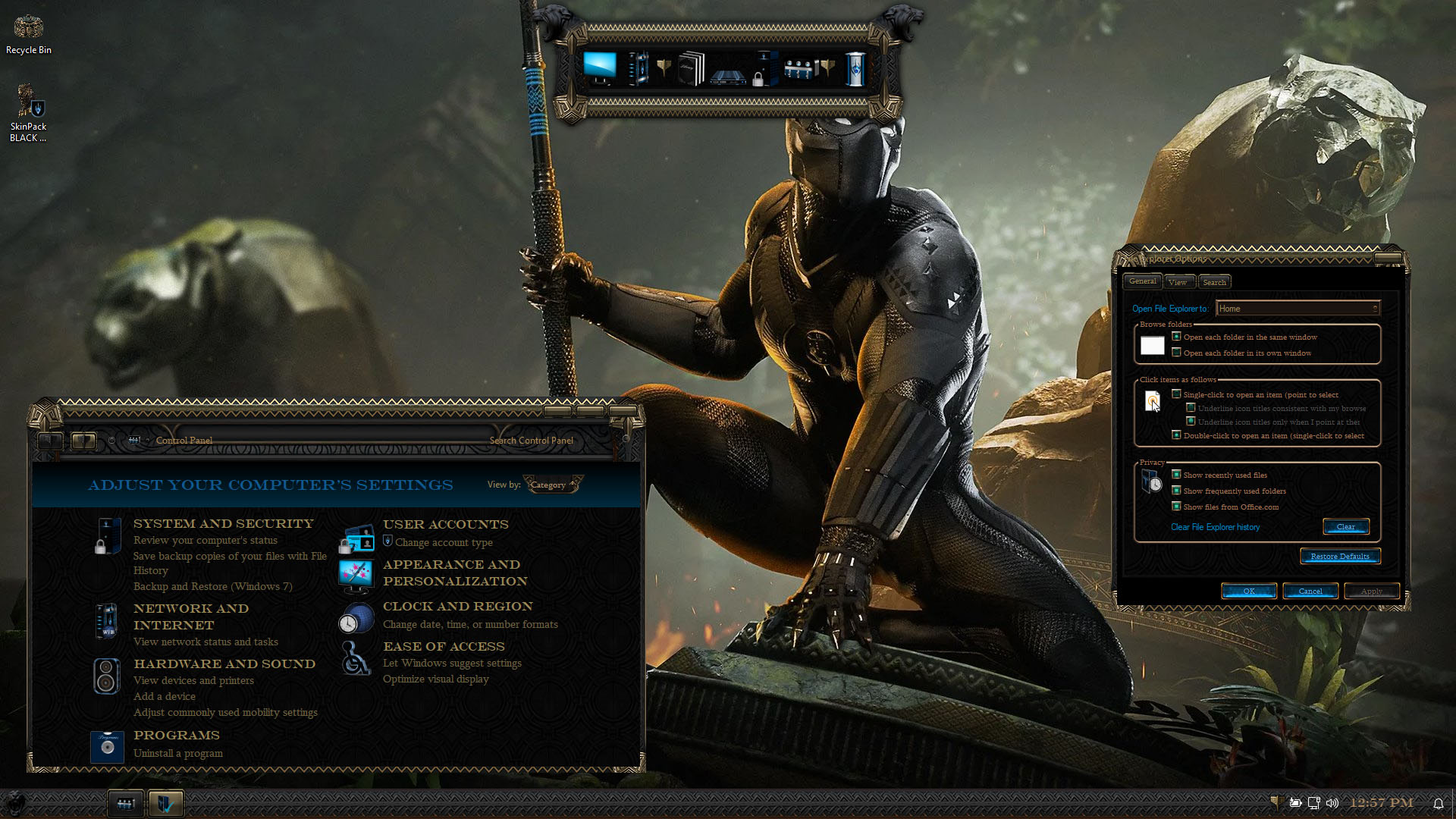Click Uninstall a program link
Image resolution: width=1456 pixels, height=819 pixels.
(x=177, y=754)
